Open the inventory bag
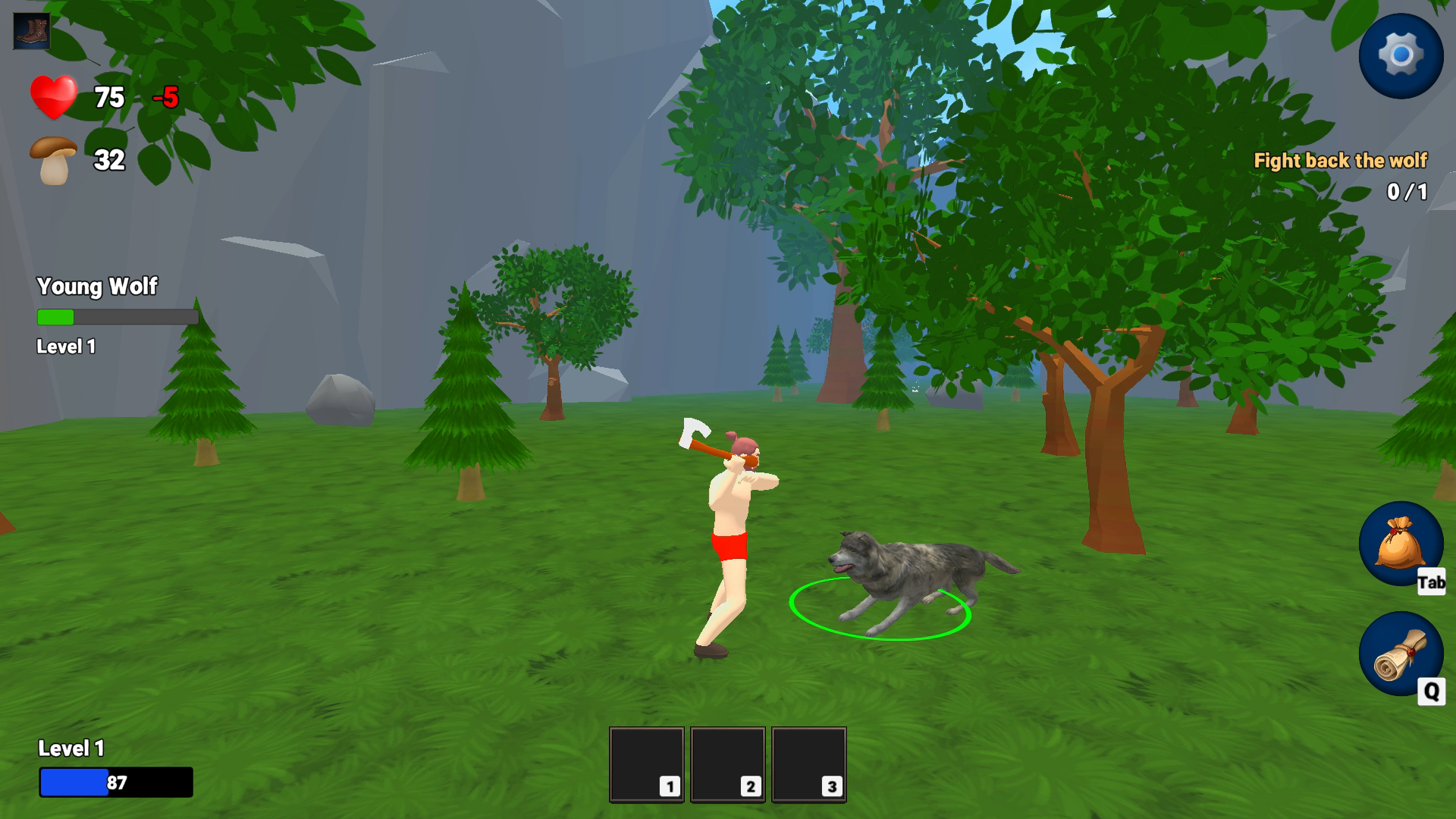The height and width of the screenshot is (819, 1456). (1400, 544)
